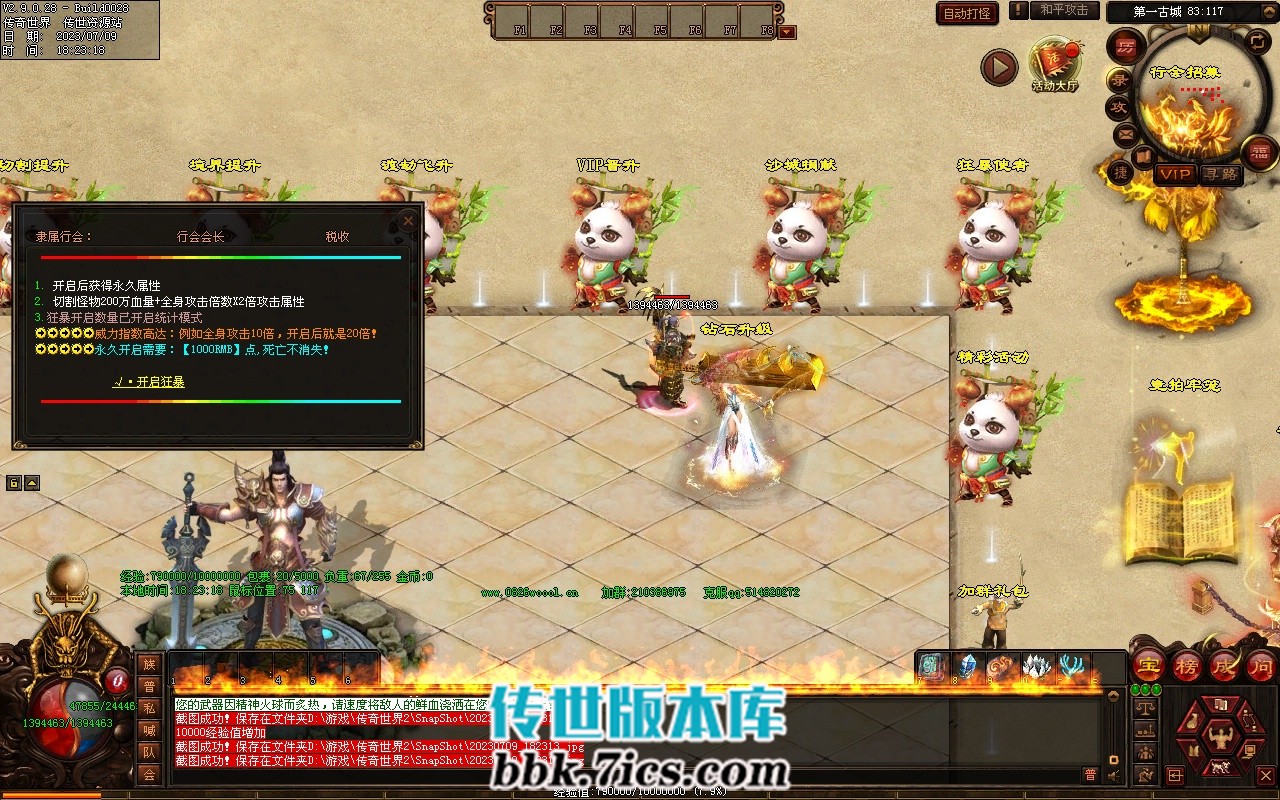Open the 福 welfare round button
The height and width of the screenshot is (800, 1280).
pyautogui.click(x=1258, y=153)
